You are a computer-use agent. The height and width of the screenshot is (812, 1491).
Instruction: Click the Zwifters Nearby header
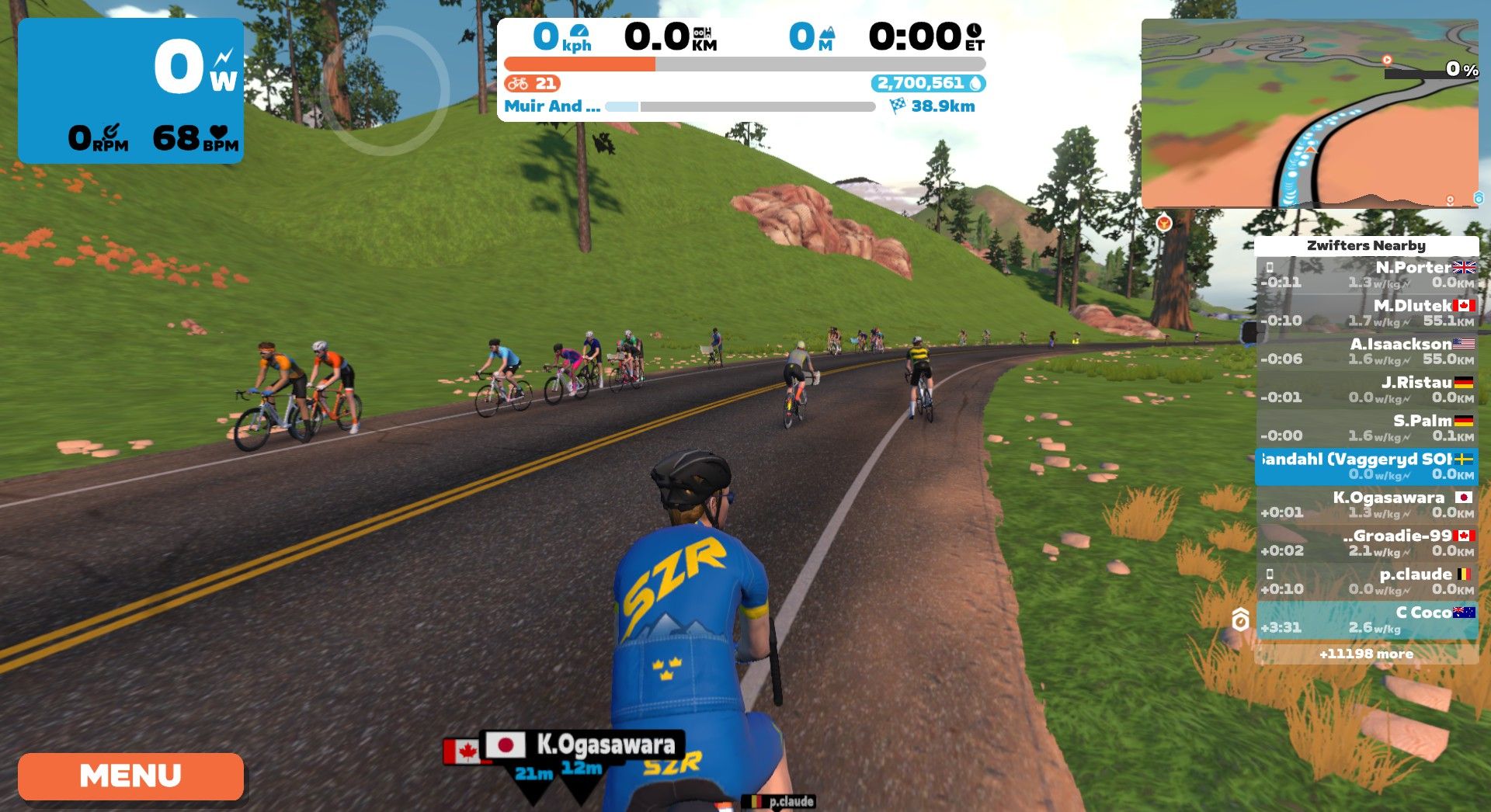[x=1366, y=245]
